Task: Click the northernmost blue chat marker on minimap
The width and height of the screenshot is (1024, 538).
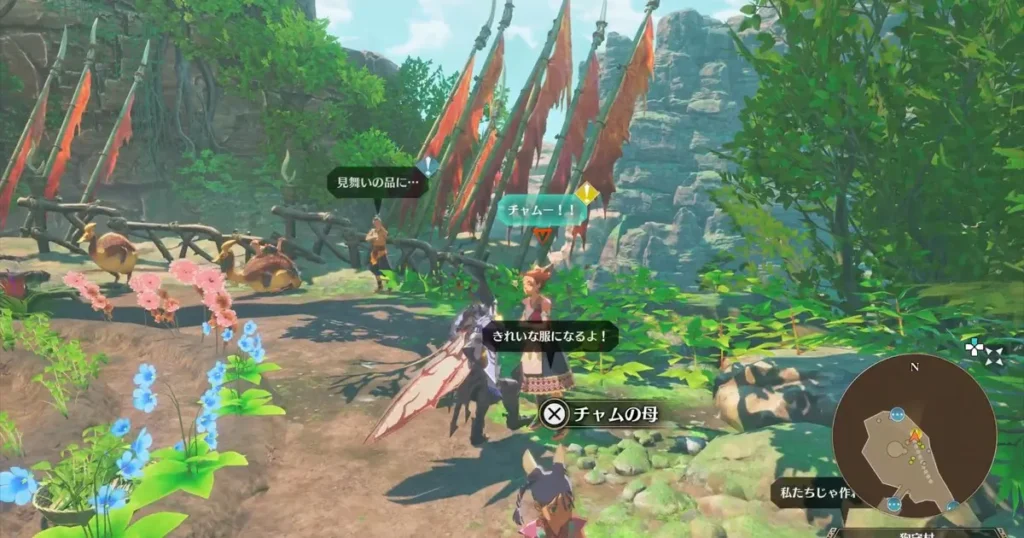Action: click(896, 412)
